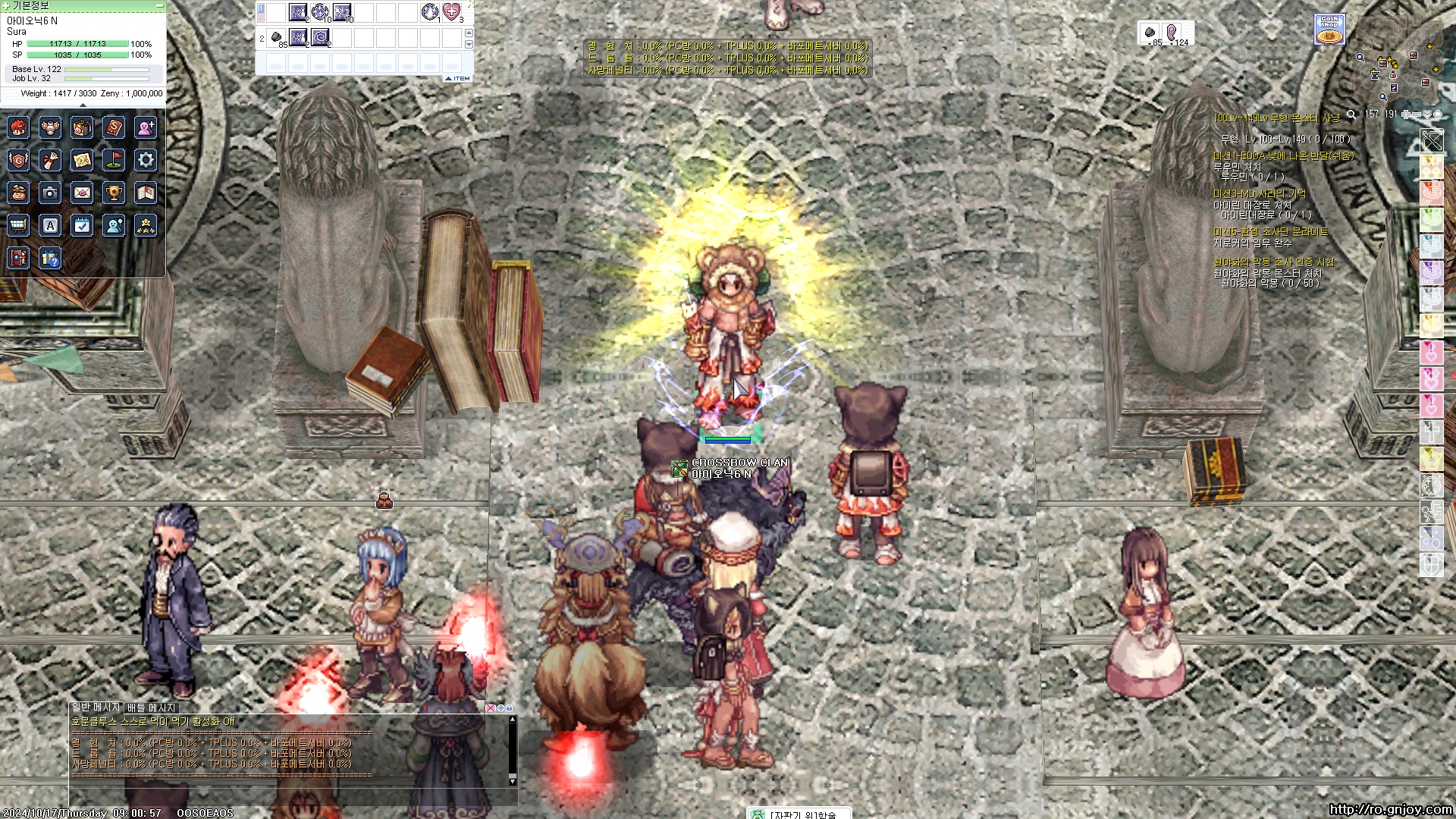Open the red skill book icon

114,128
